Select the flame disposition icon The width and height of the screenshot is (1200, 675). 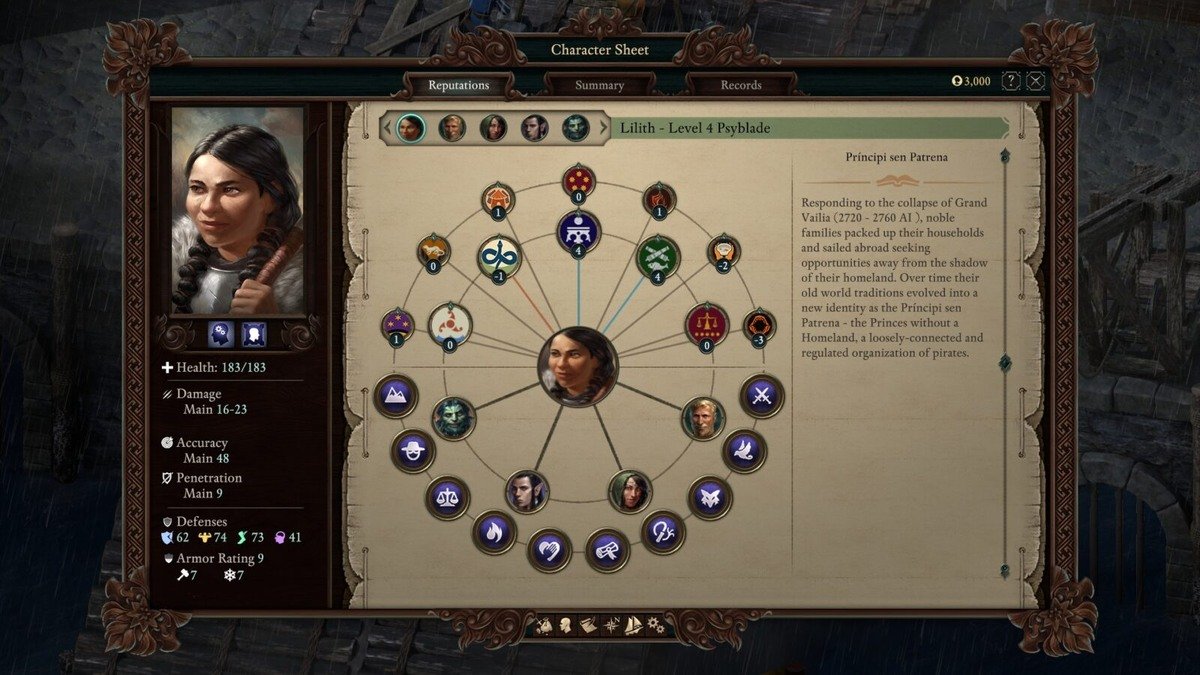click(x=494, y=532)
